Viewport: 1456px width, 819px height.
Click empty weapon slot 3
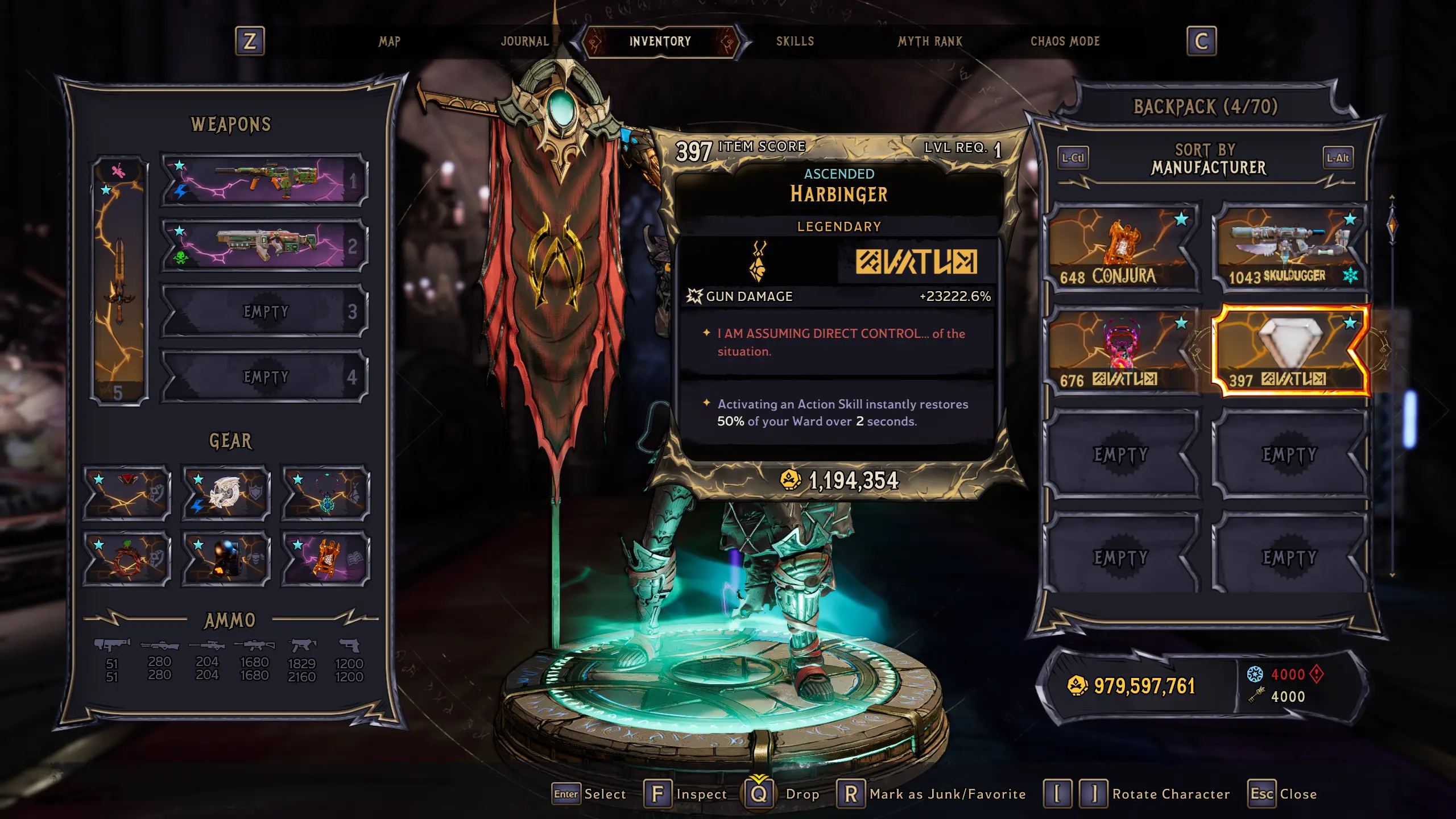click(x=264, y=311)
